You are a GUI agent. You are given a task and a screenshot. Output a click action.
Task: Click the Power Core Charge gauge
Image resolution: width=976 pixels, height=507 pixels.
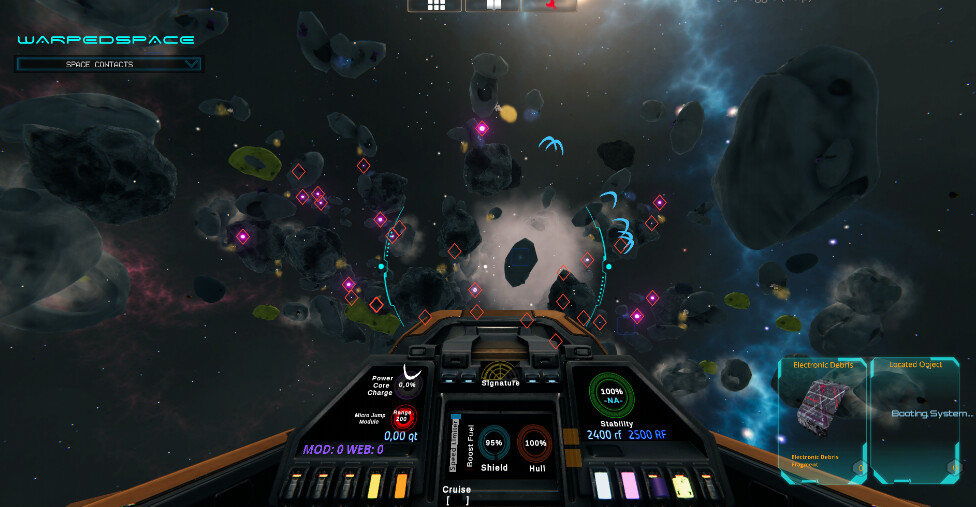pyautogui.click(x=407, y=383)
